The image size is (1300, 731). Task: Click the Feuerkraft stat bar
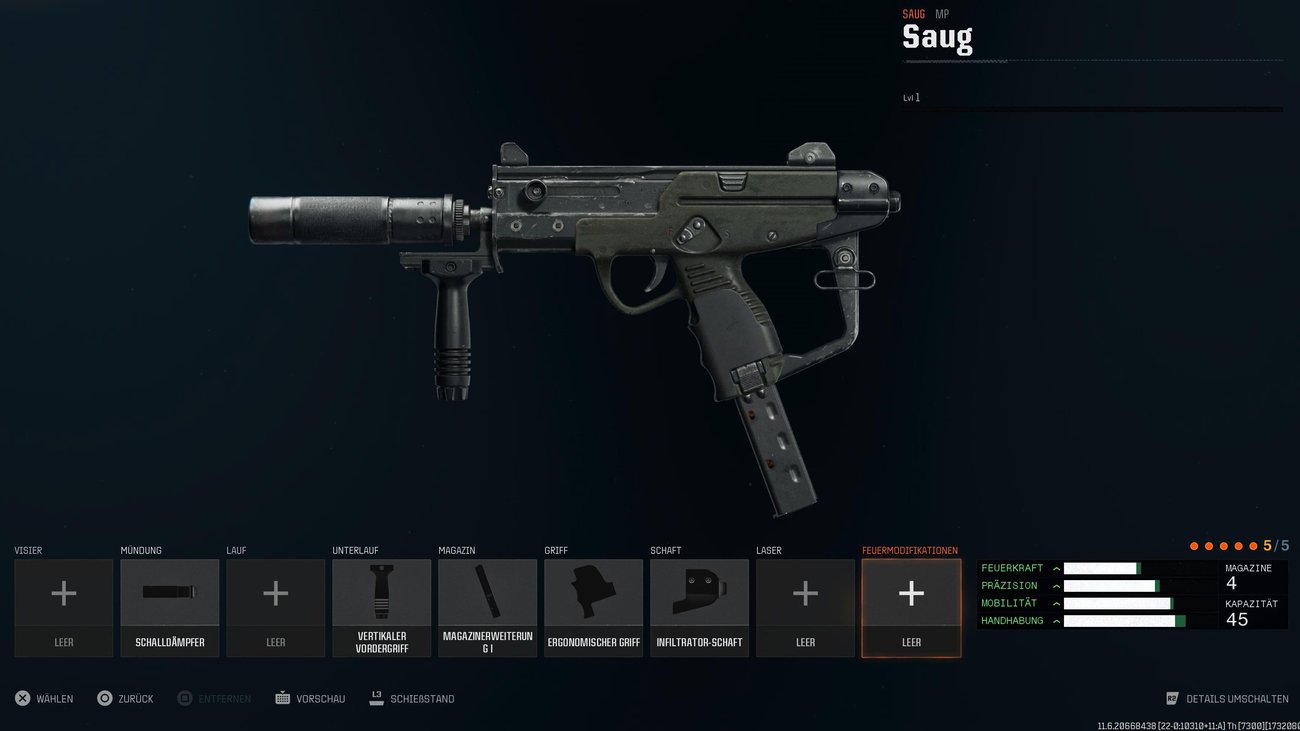1100,567
